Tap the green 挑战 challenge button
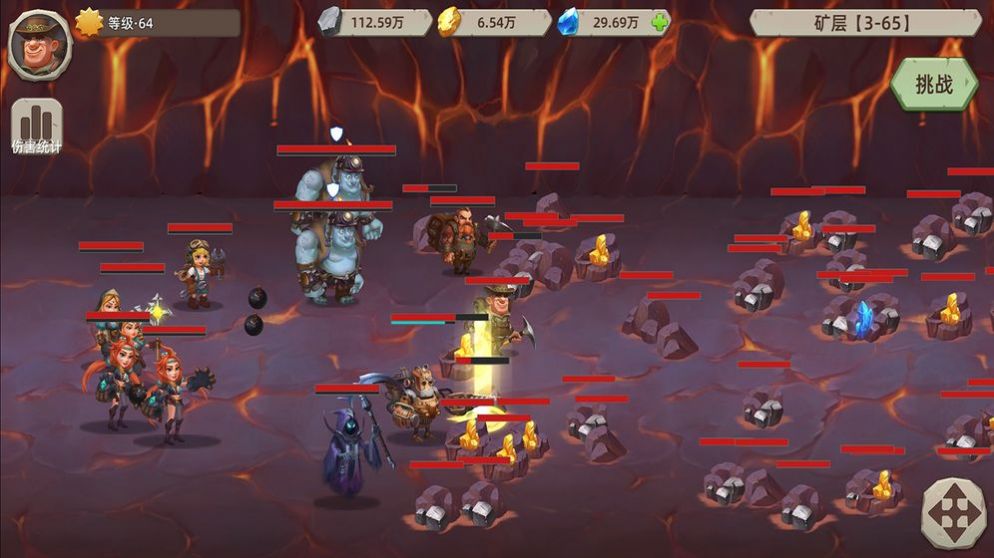The height and width of the screenshot is (558, 994). pos(934,84)
